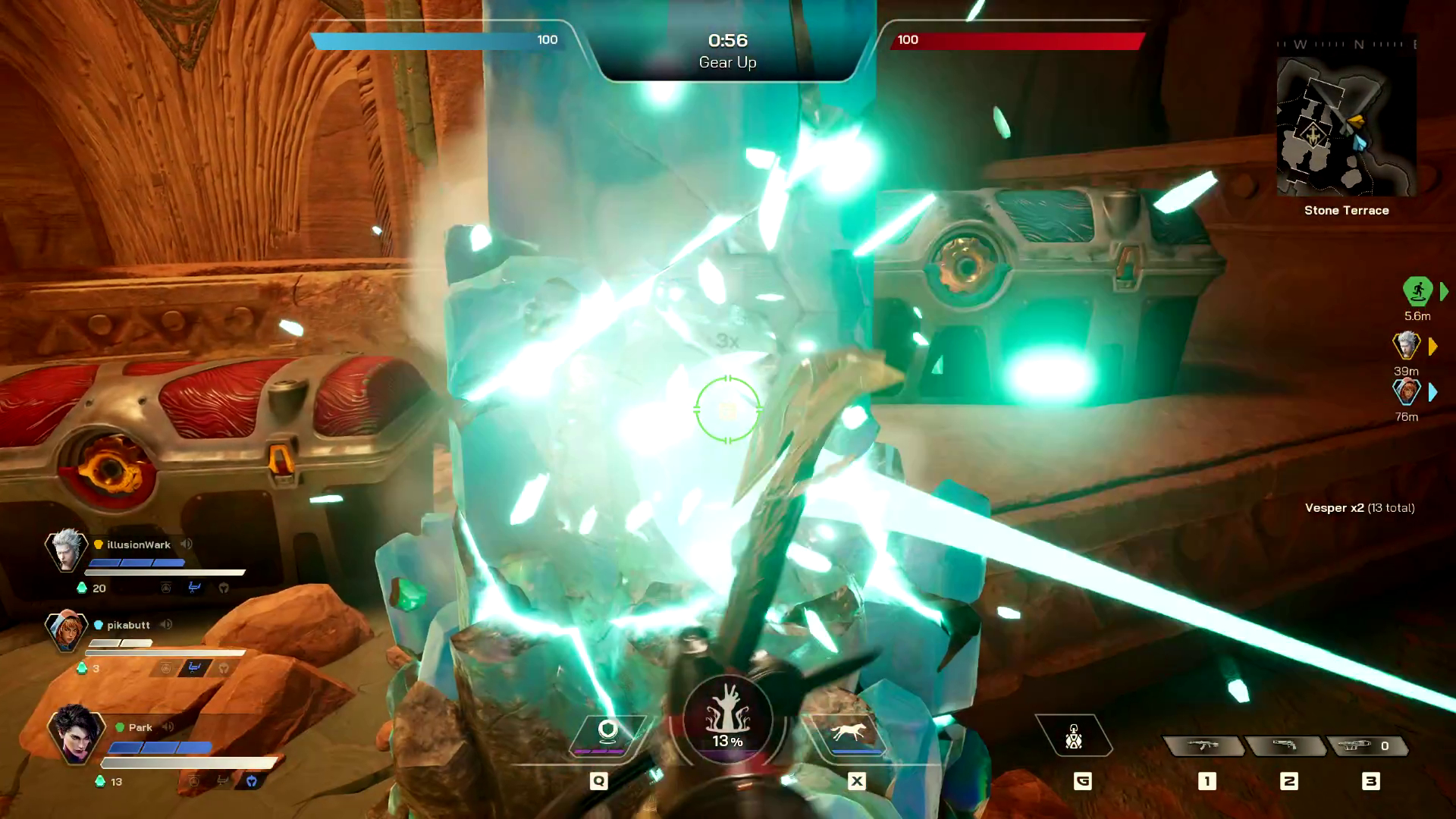The width and height of the screenshot is (1456, 819).
Task: Click illusionWark's teammate portrait
Action: click(66, 550)
